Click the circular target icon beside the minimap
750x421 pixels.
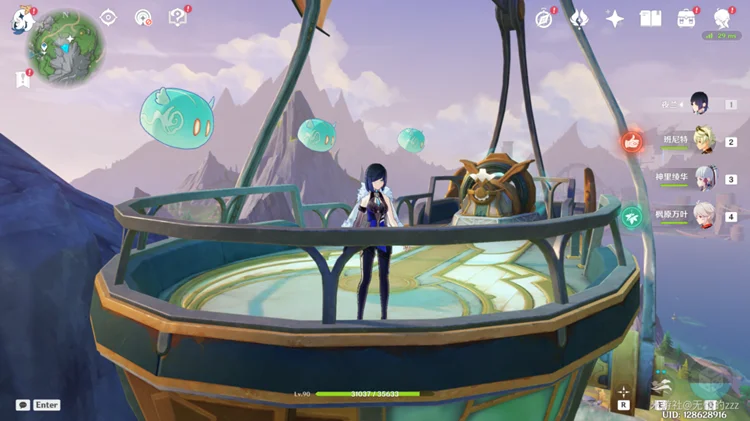pos(143,17)
